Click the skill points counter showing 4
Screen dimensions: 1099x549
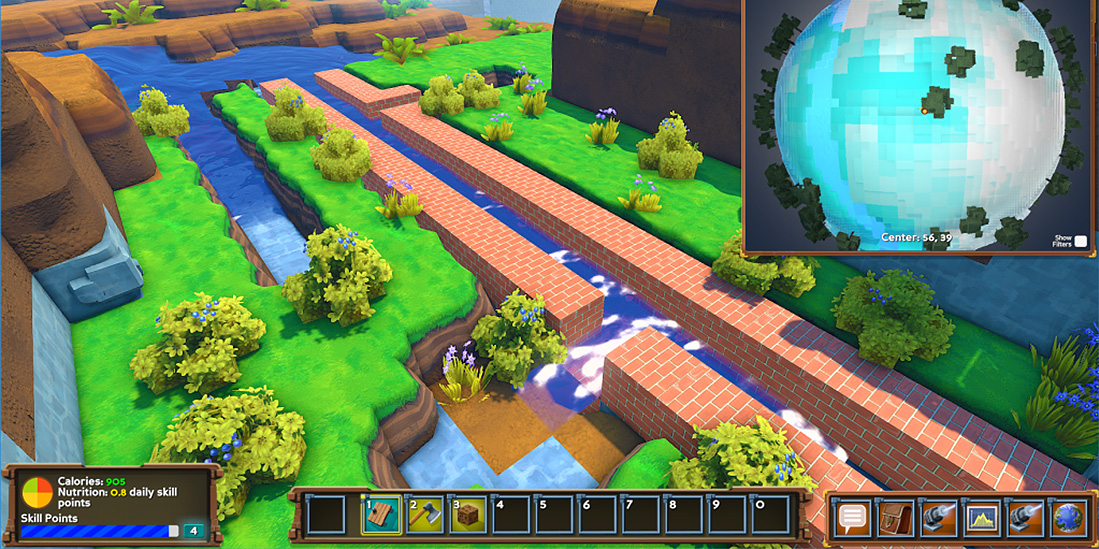tap(193, 531)
